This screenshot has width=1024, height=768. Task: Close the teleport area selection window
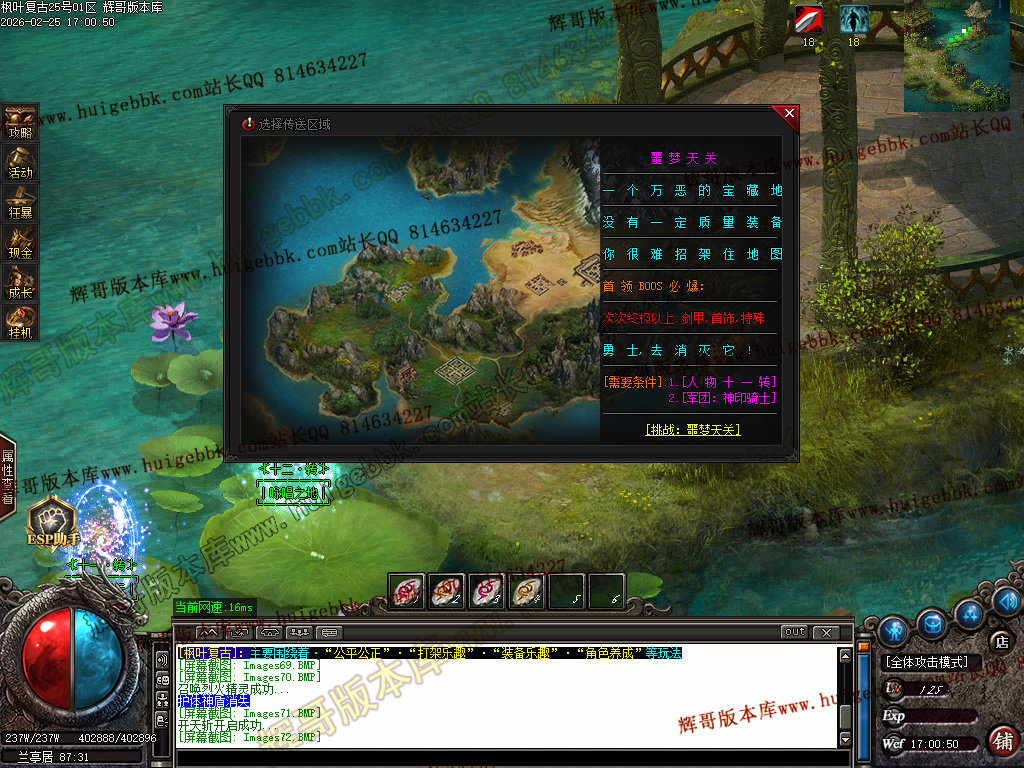coord(789,114)
